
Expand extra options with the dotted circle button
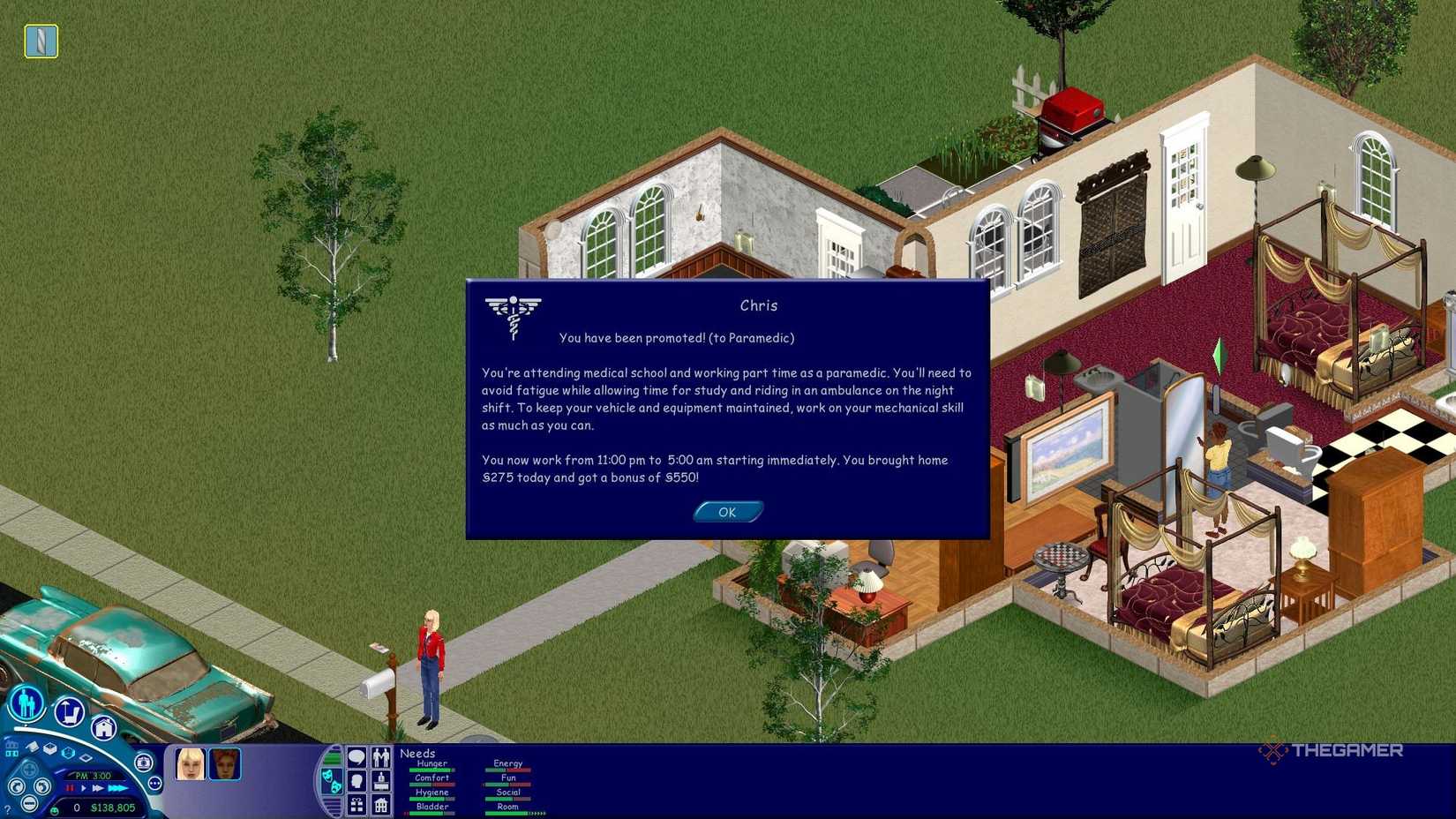coord(155,783)
